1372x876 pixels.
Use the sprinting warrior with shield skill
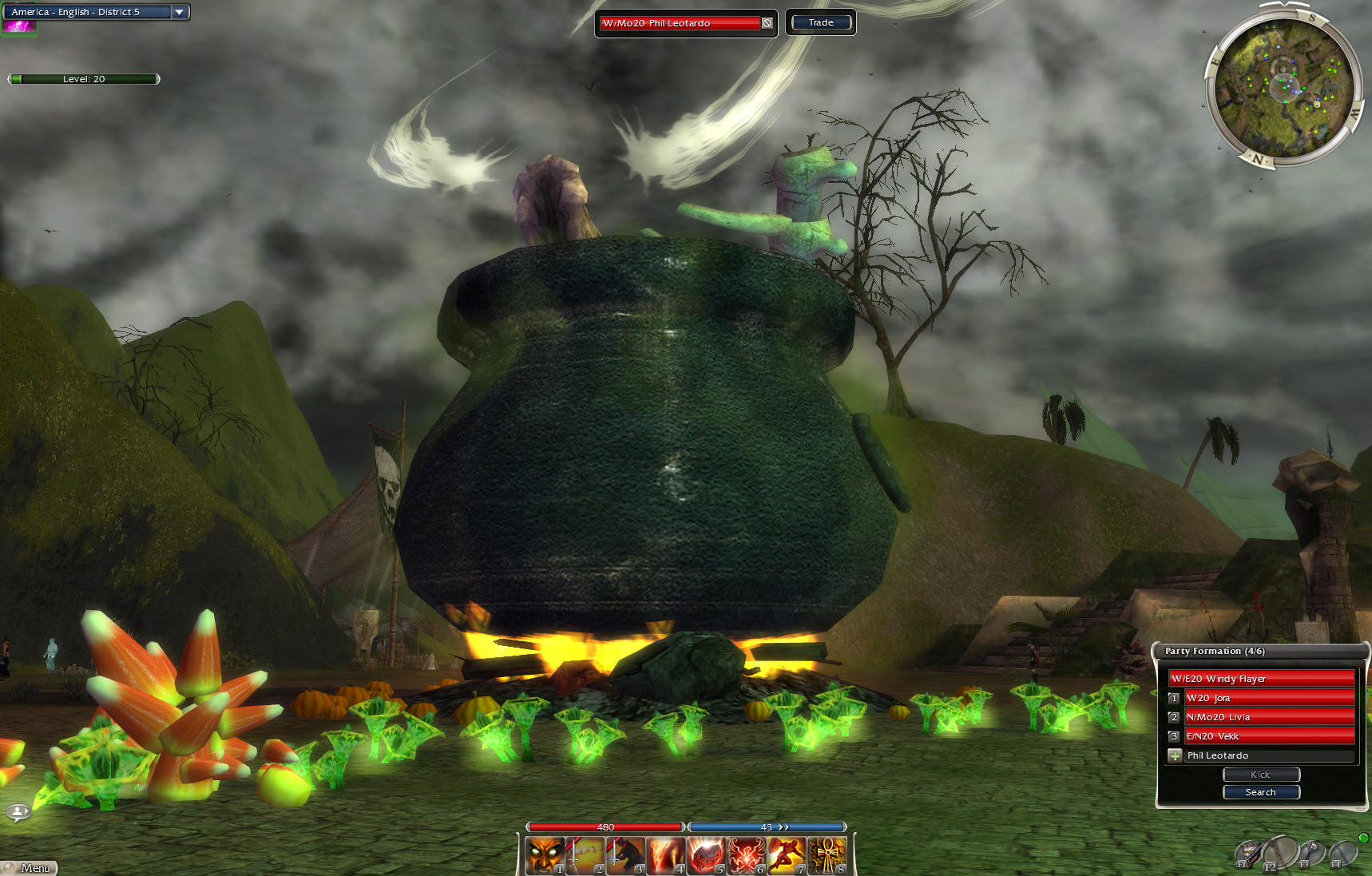click(787, 855)
